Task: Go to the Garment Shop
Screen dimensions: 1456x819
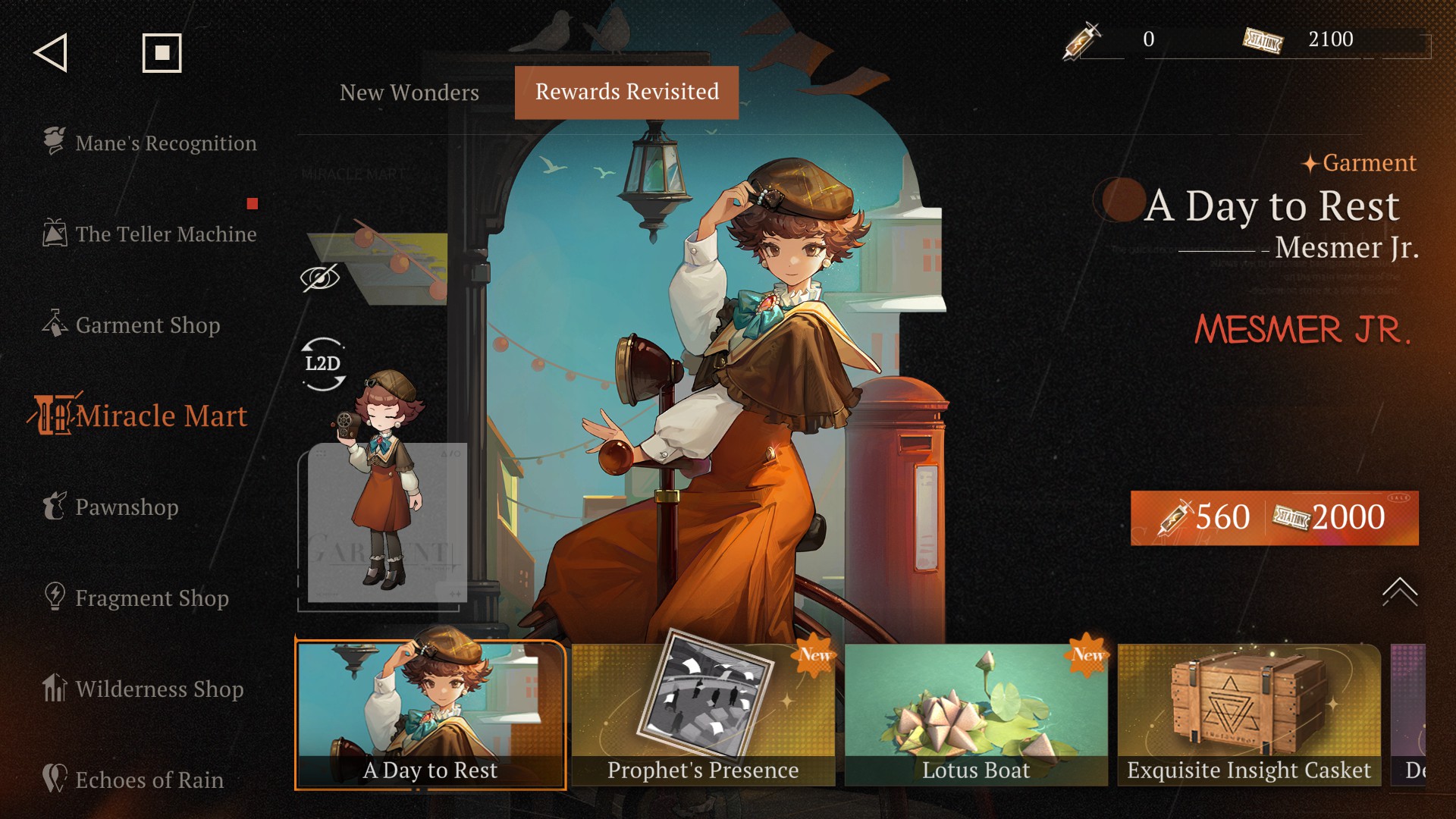Action: (x=132, y=325)
